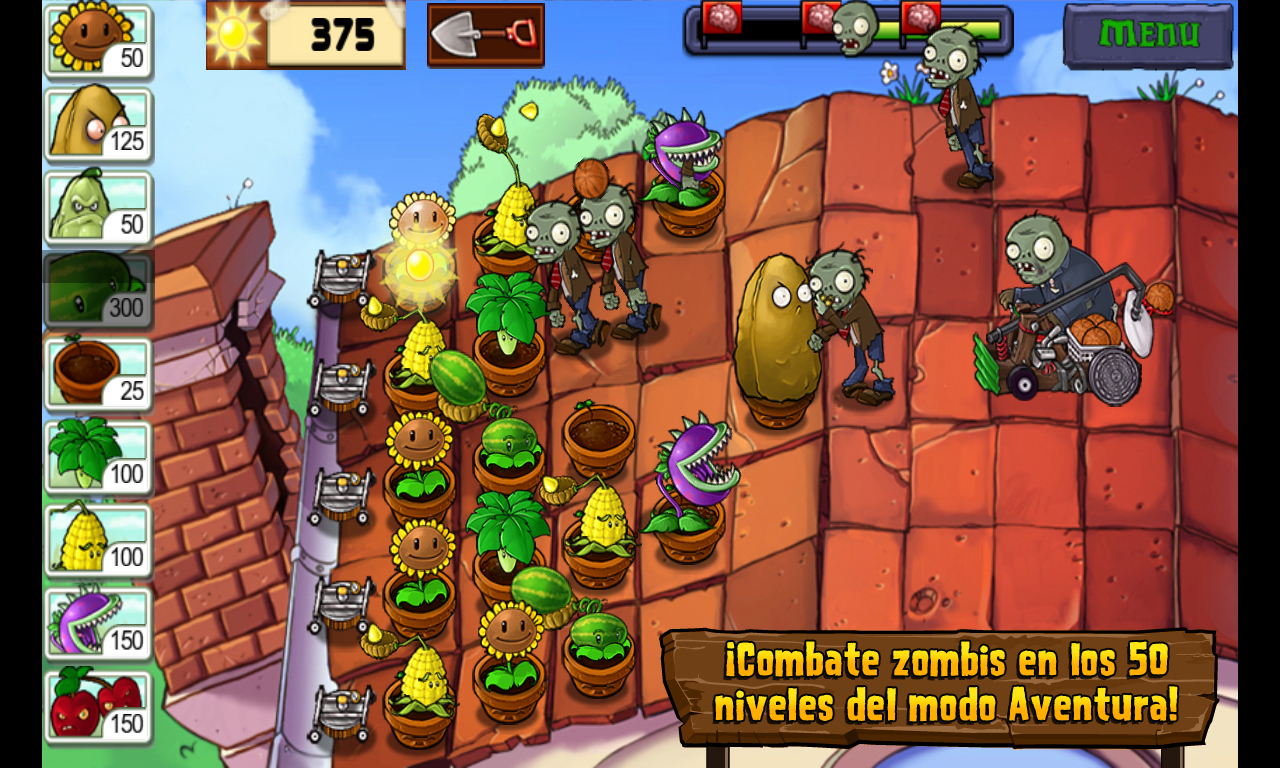Choose the Tall-nut seed packet
Screen dimensions: 1280x768
[98, 125]
